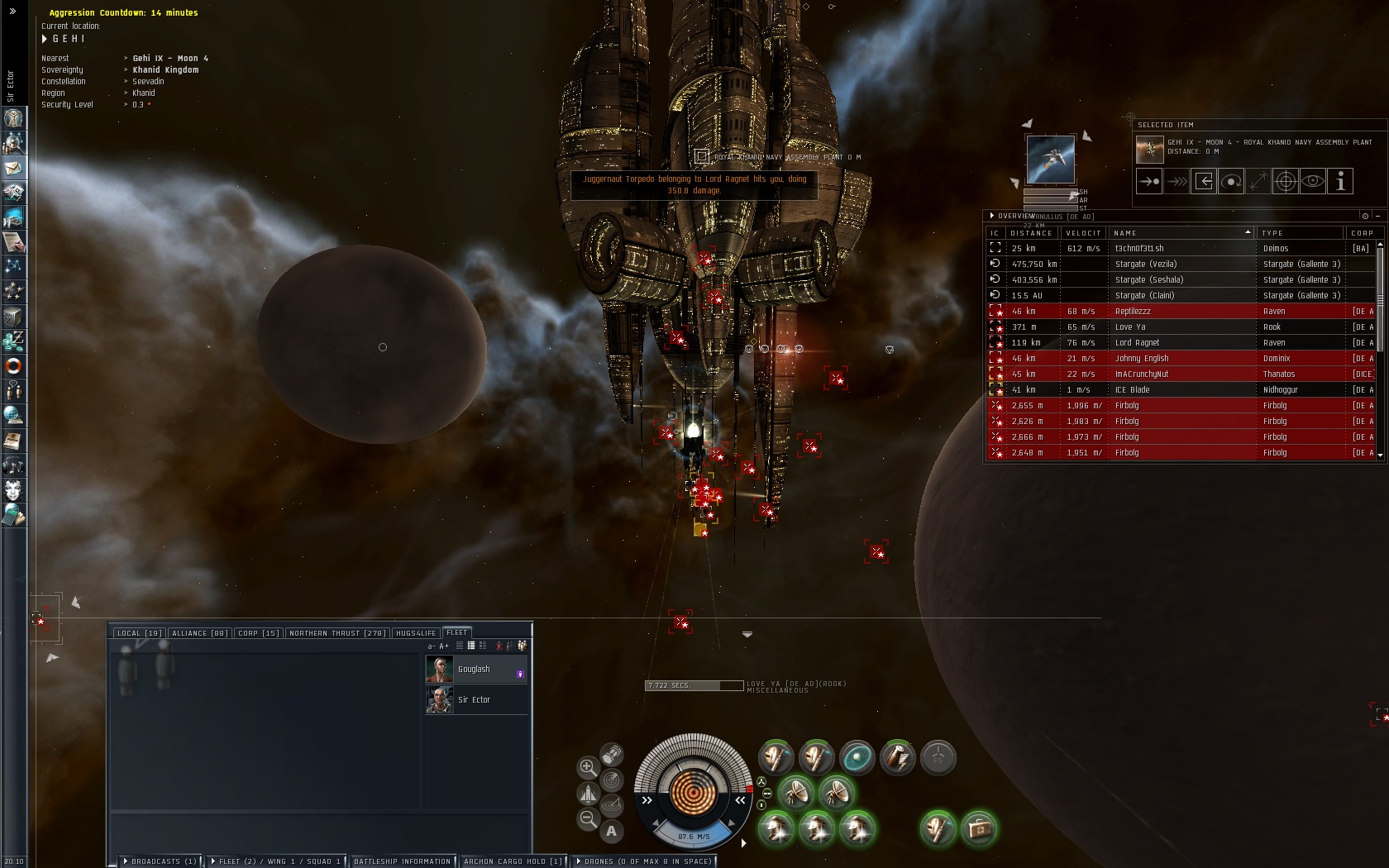Toggle the teal shield hardener module

click(x=857, y=756)
